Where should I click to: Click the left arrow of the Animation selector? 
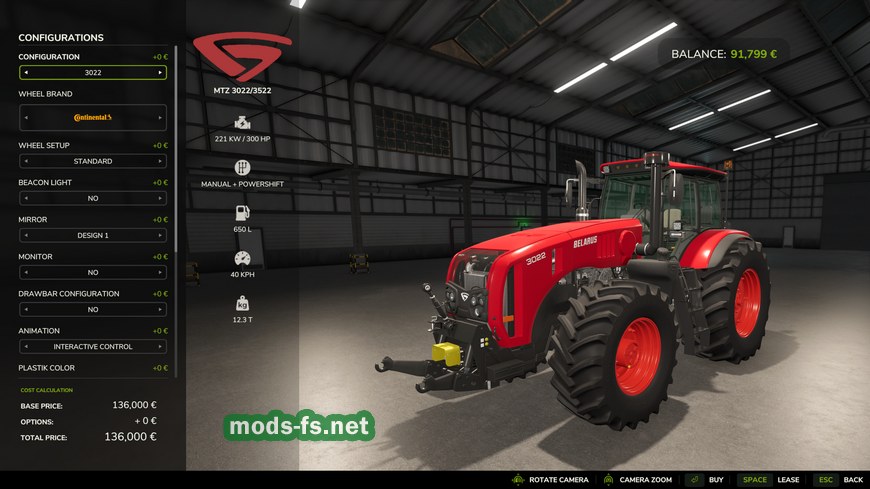click(x=26, y=346)
